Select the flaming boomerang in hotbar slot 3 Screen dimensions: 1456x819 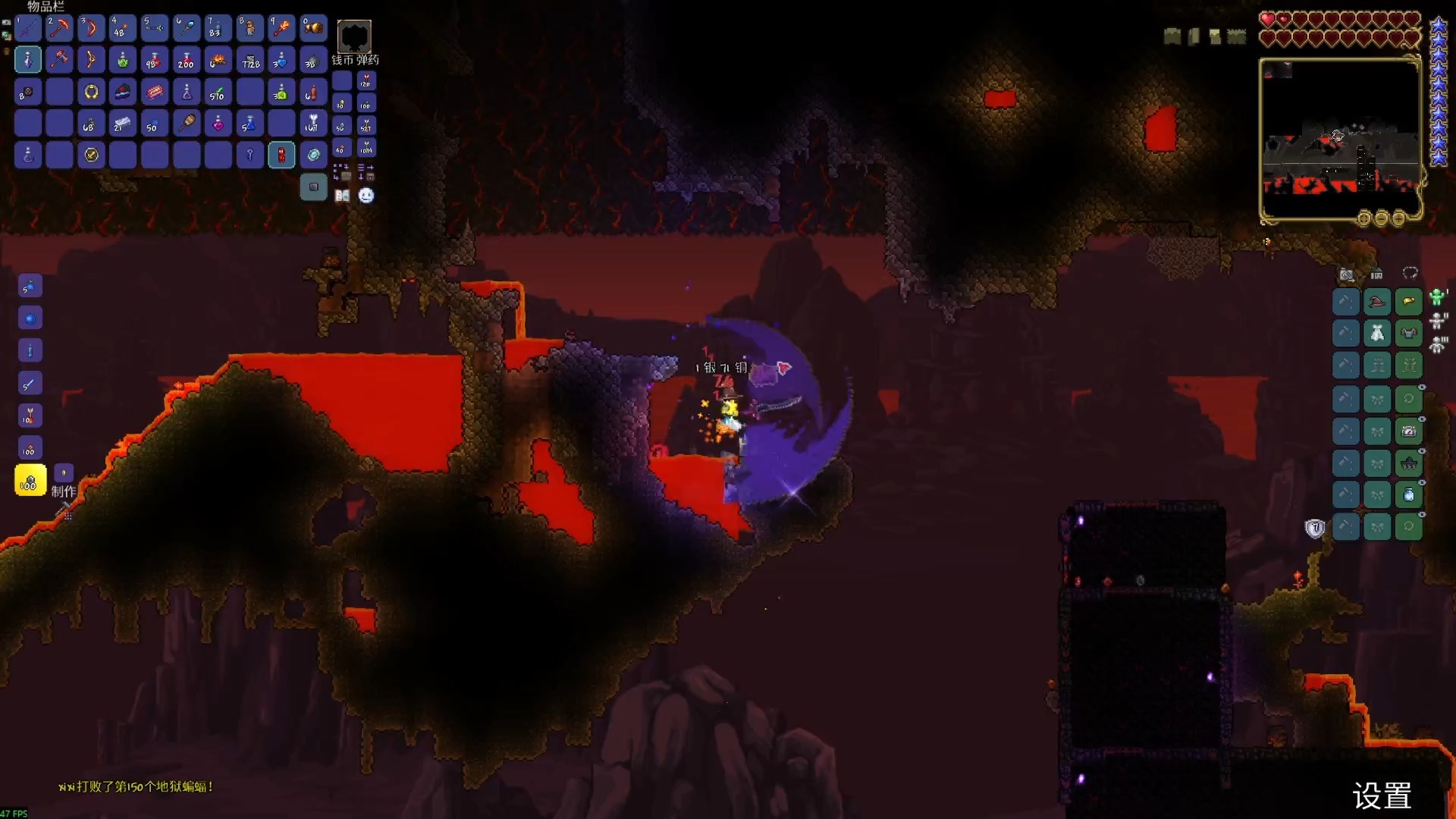[91, 28]
